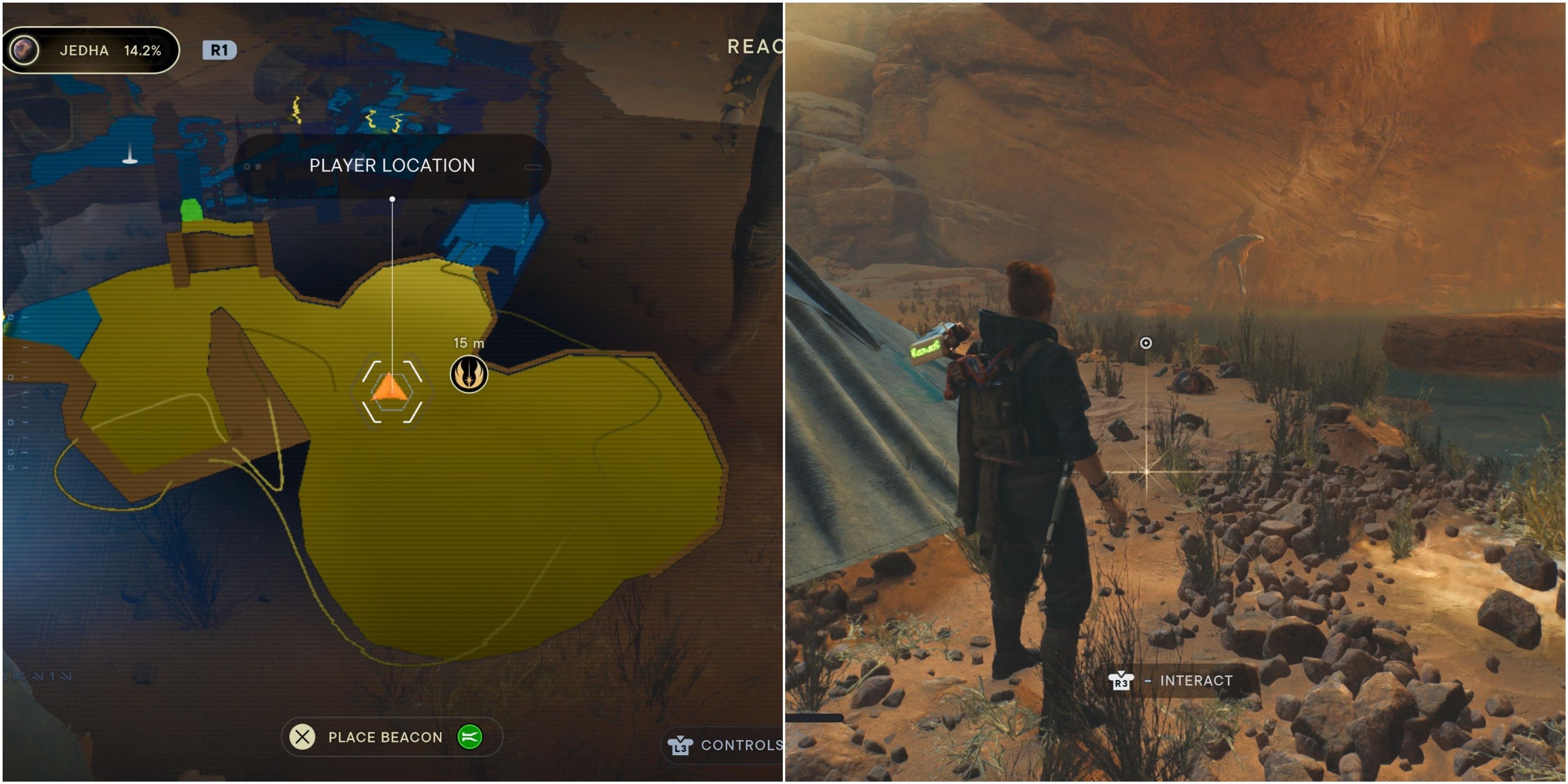Click the Player Location tooltip label

[x=391, y=165]
